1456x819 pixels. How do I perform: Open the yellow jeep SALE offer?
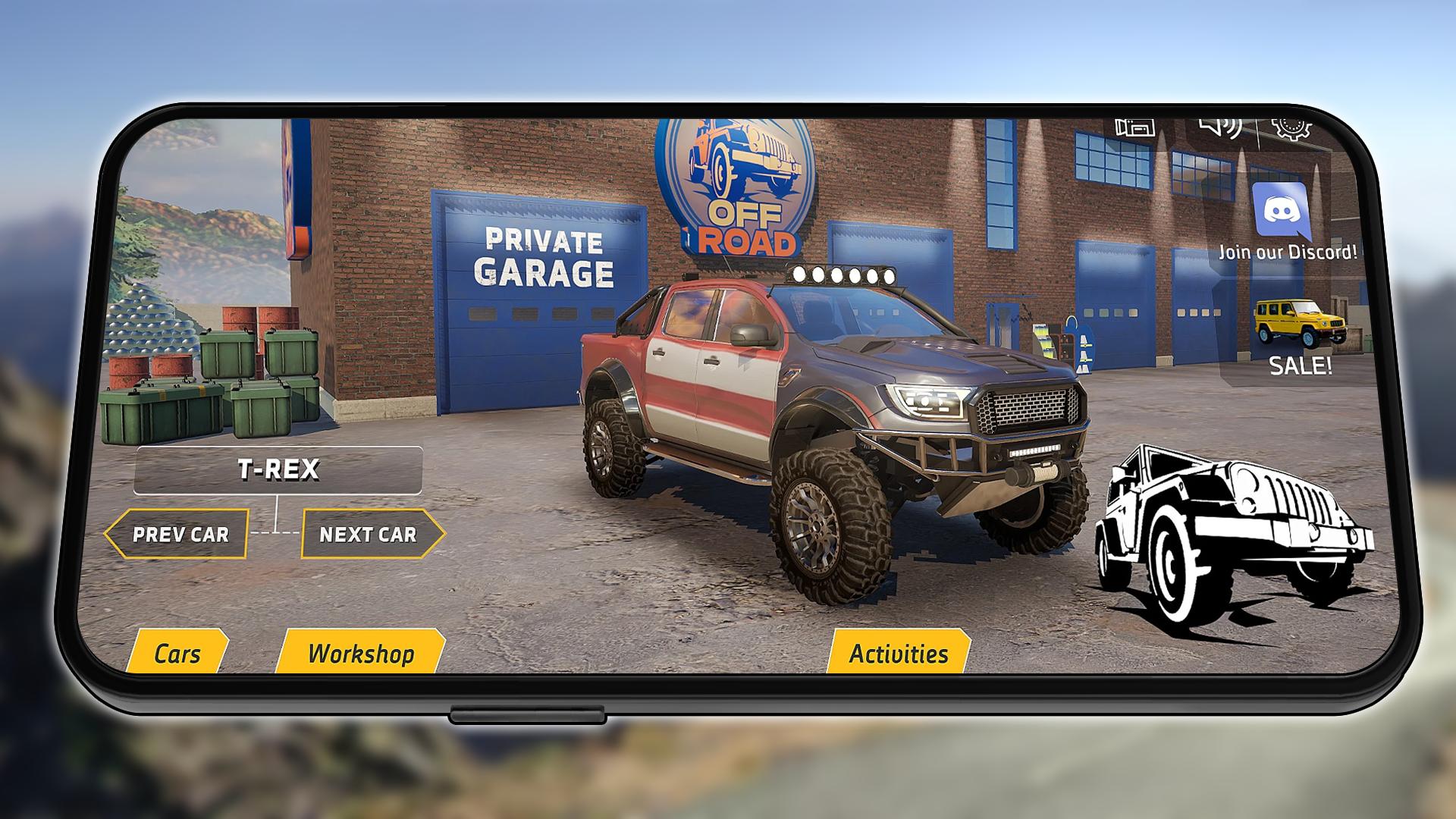point(1299,334)
